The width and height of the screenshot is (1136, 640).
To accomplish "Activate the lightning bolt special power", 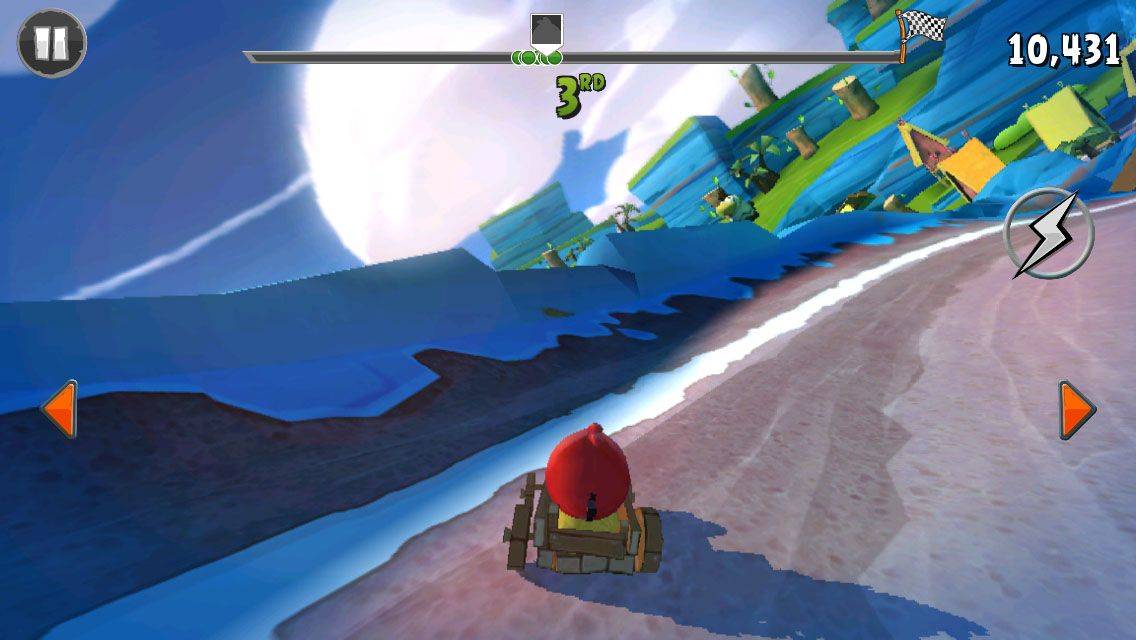I will pos(1049,234).
